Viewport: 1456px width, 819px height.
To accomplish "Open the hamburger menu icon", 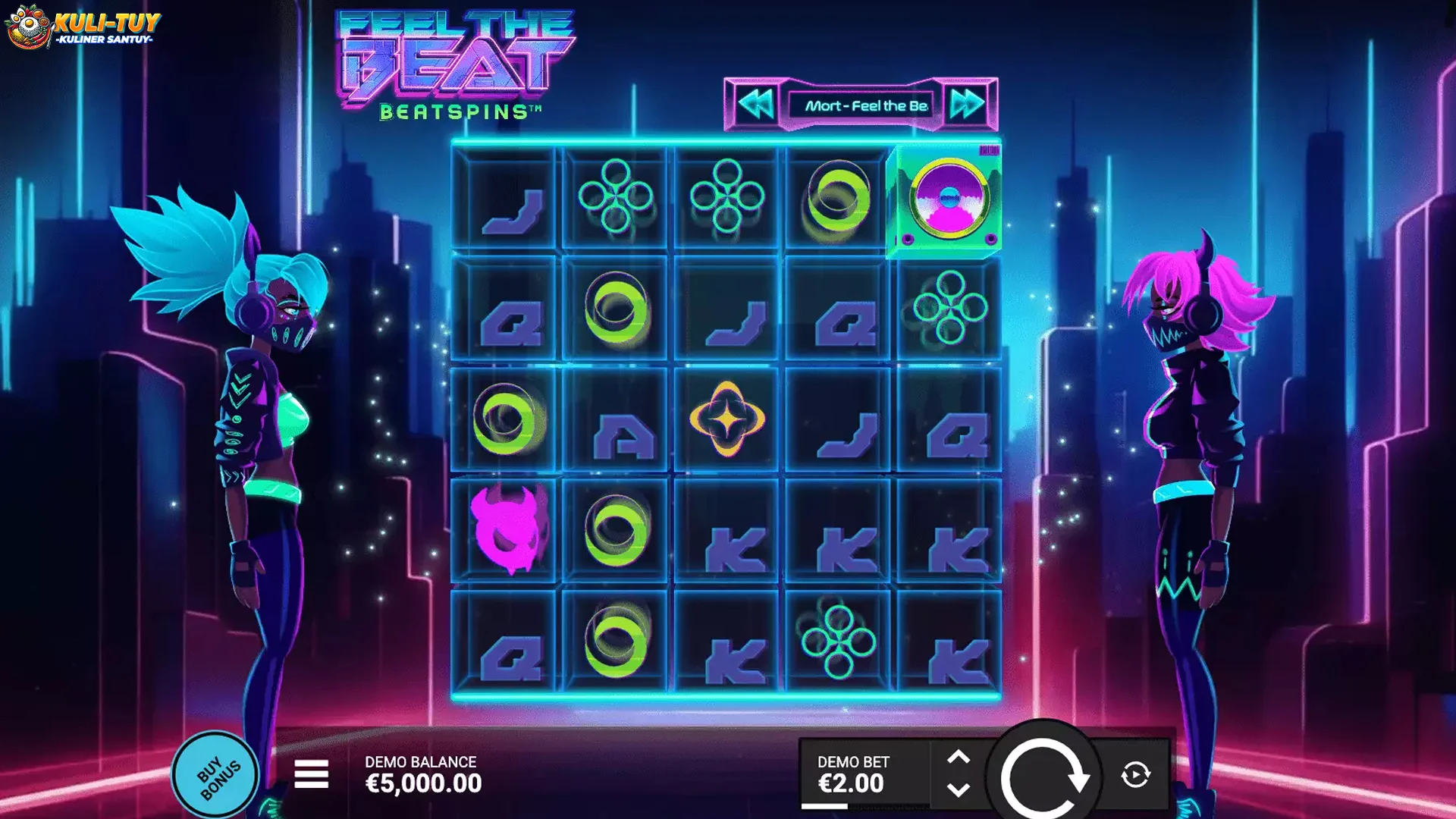I will pos(312,775).
